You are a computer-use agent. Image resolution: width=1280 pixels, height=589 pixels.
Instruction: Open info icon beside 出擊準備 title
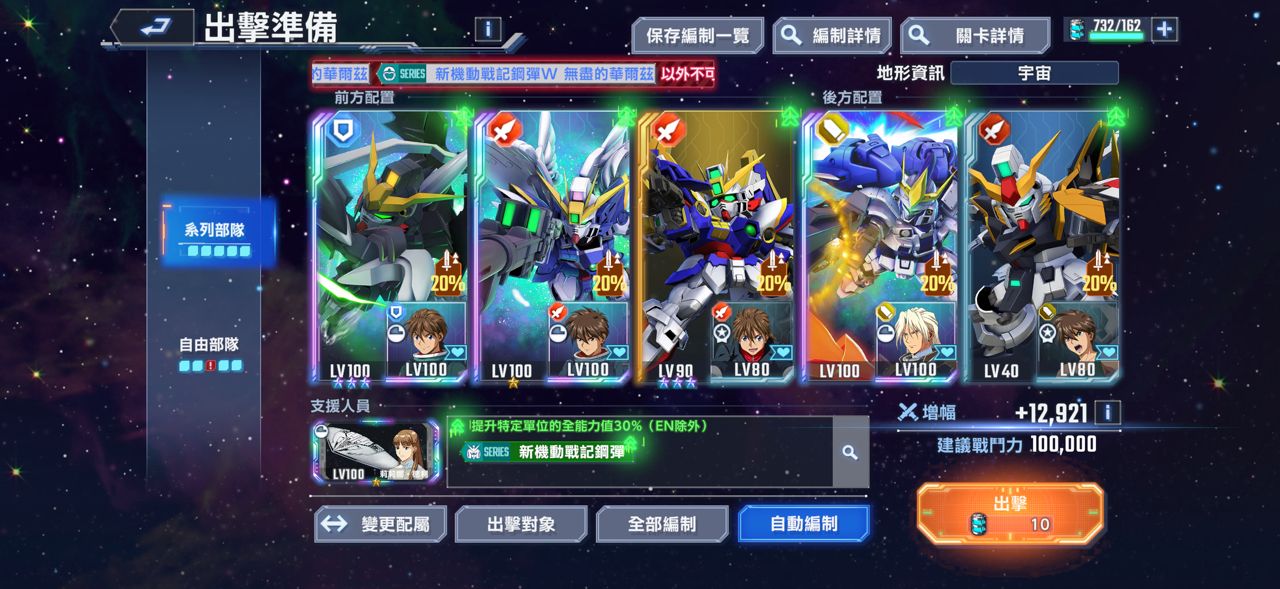tap(487, 28)
